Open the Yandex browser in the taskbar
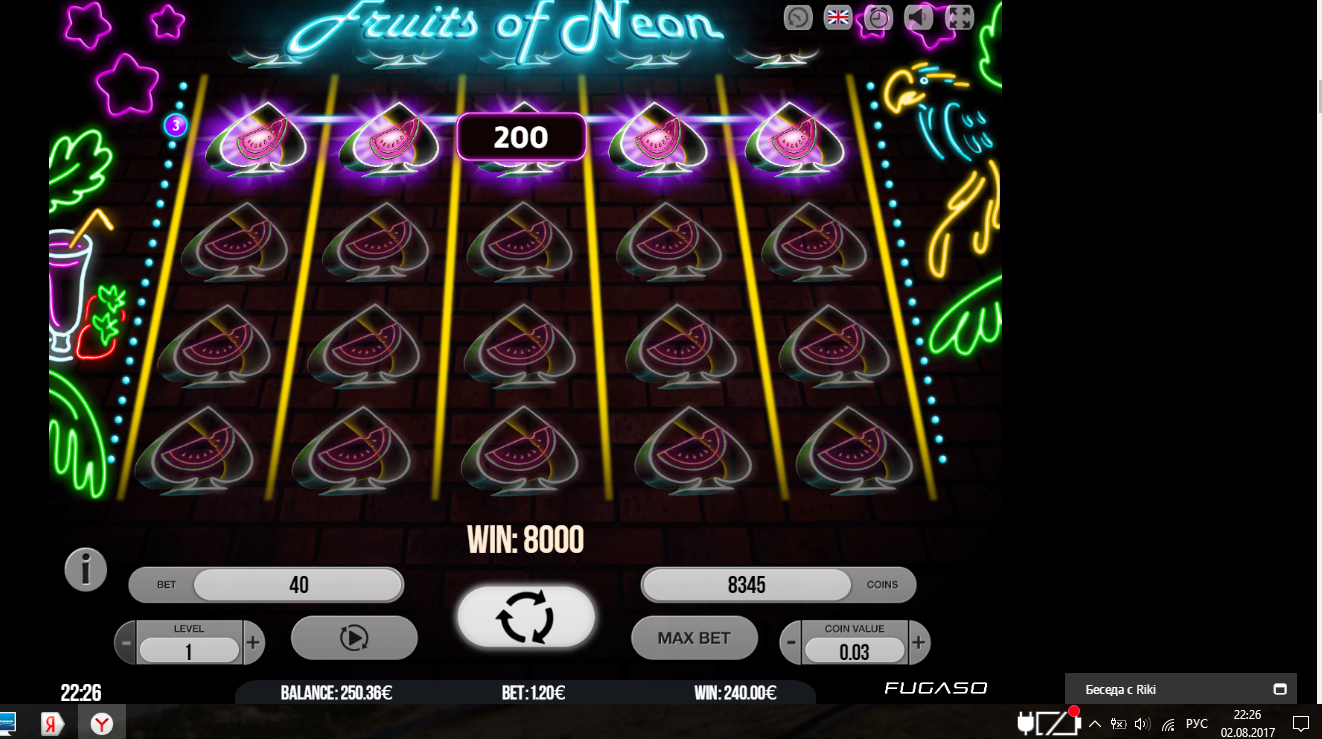The image size is (1322, 739). tap(102, 723)
